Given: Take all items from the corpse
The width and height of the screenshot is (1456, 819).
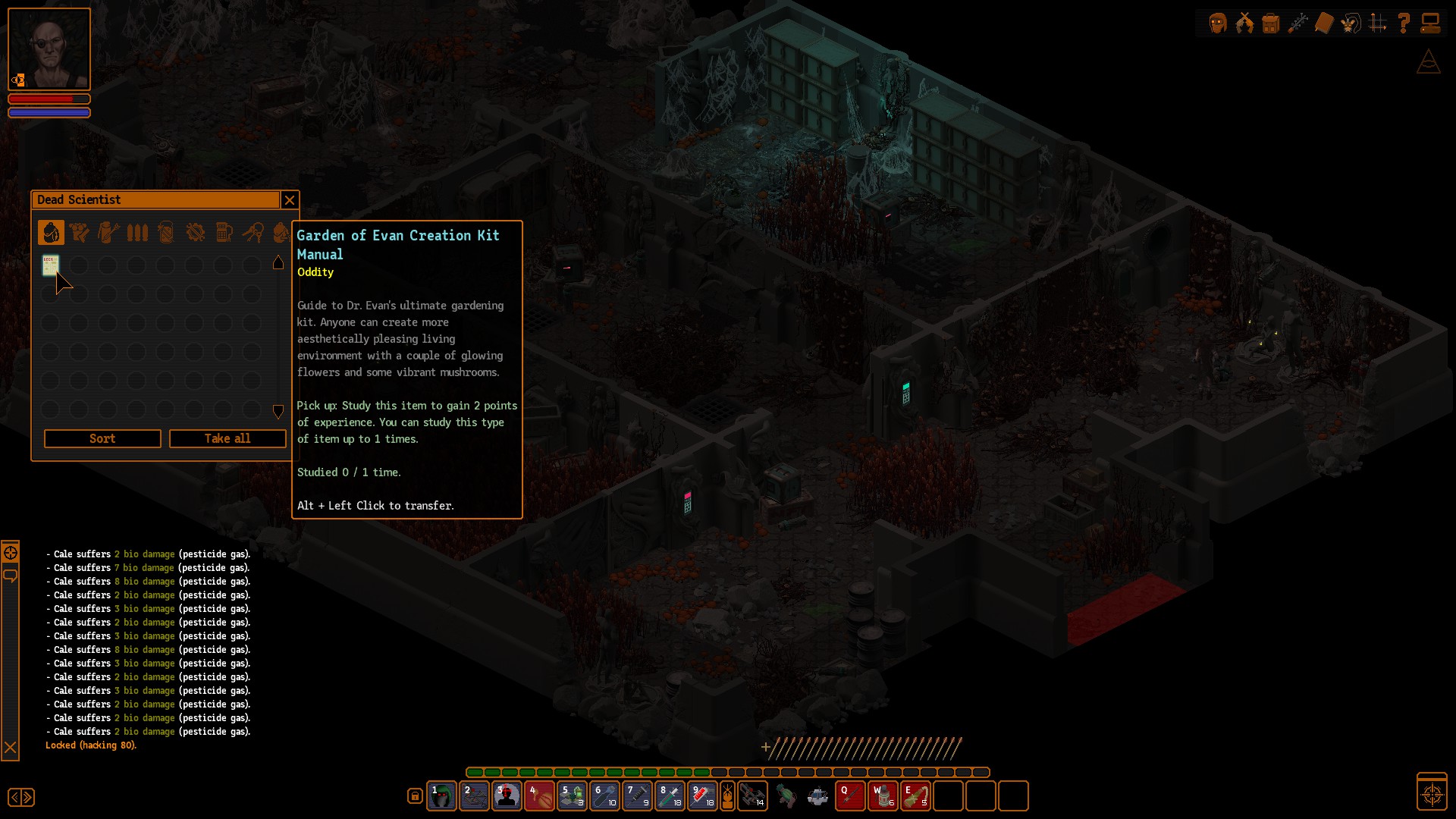Looking at the screenshot, I should click(227, 438).
